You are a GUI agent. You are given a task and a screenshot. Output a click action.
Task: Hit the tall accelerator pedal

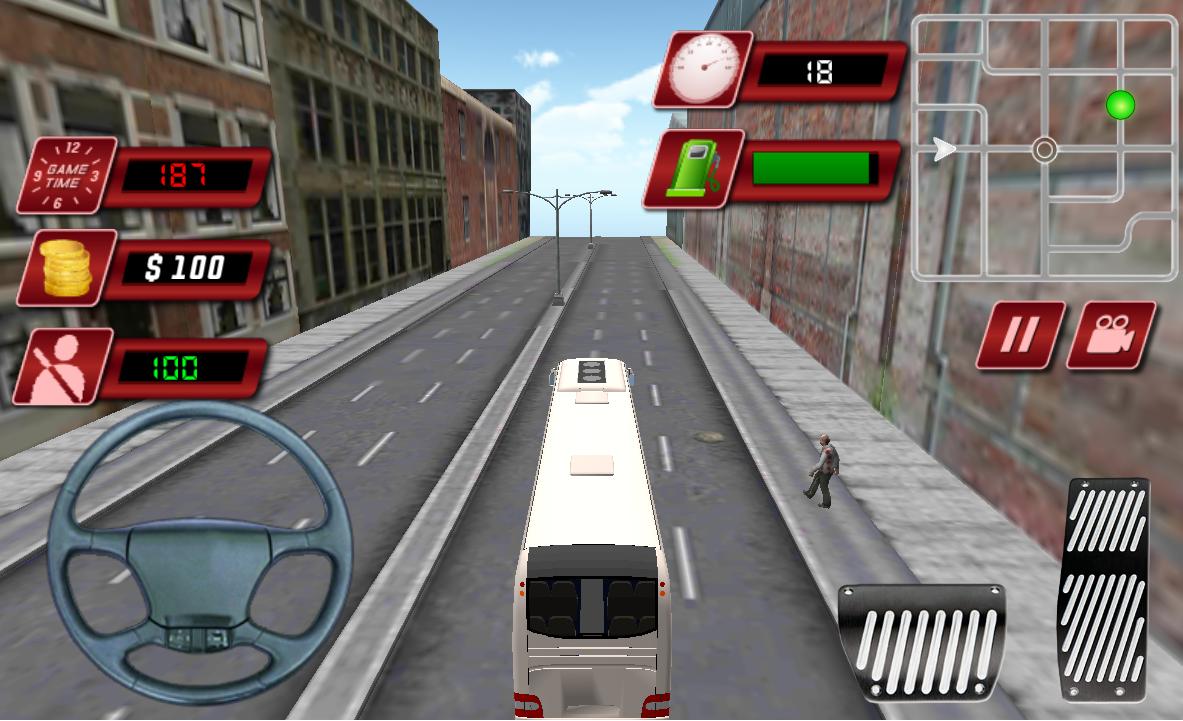(x=1103, y=589)
